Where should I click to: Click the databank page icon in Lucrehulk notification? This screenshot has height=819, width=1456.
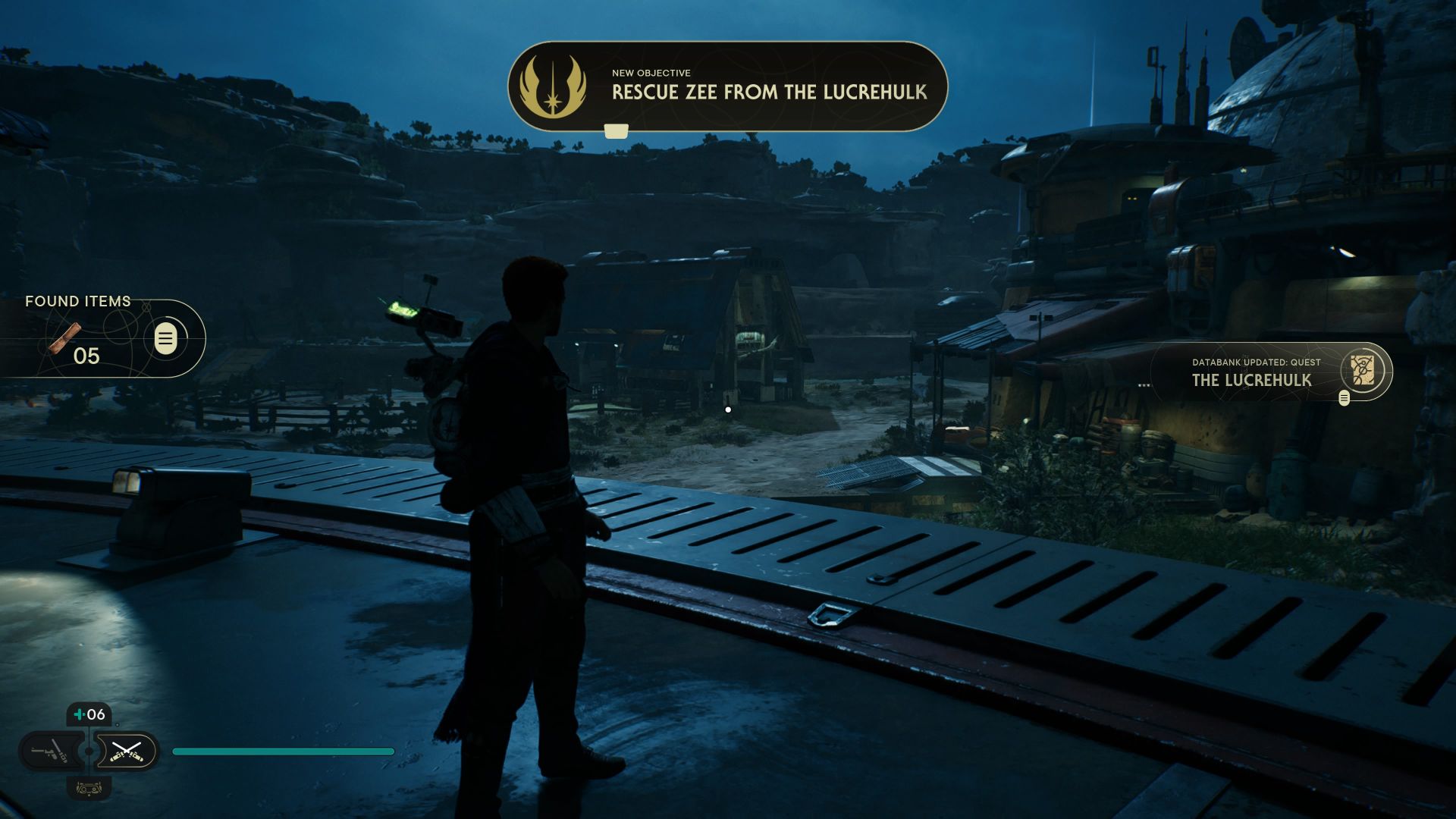tap(1363, 370)
